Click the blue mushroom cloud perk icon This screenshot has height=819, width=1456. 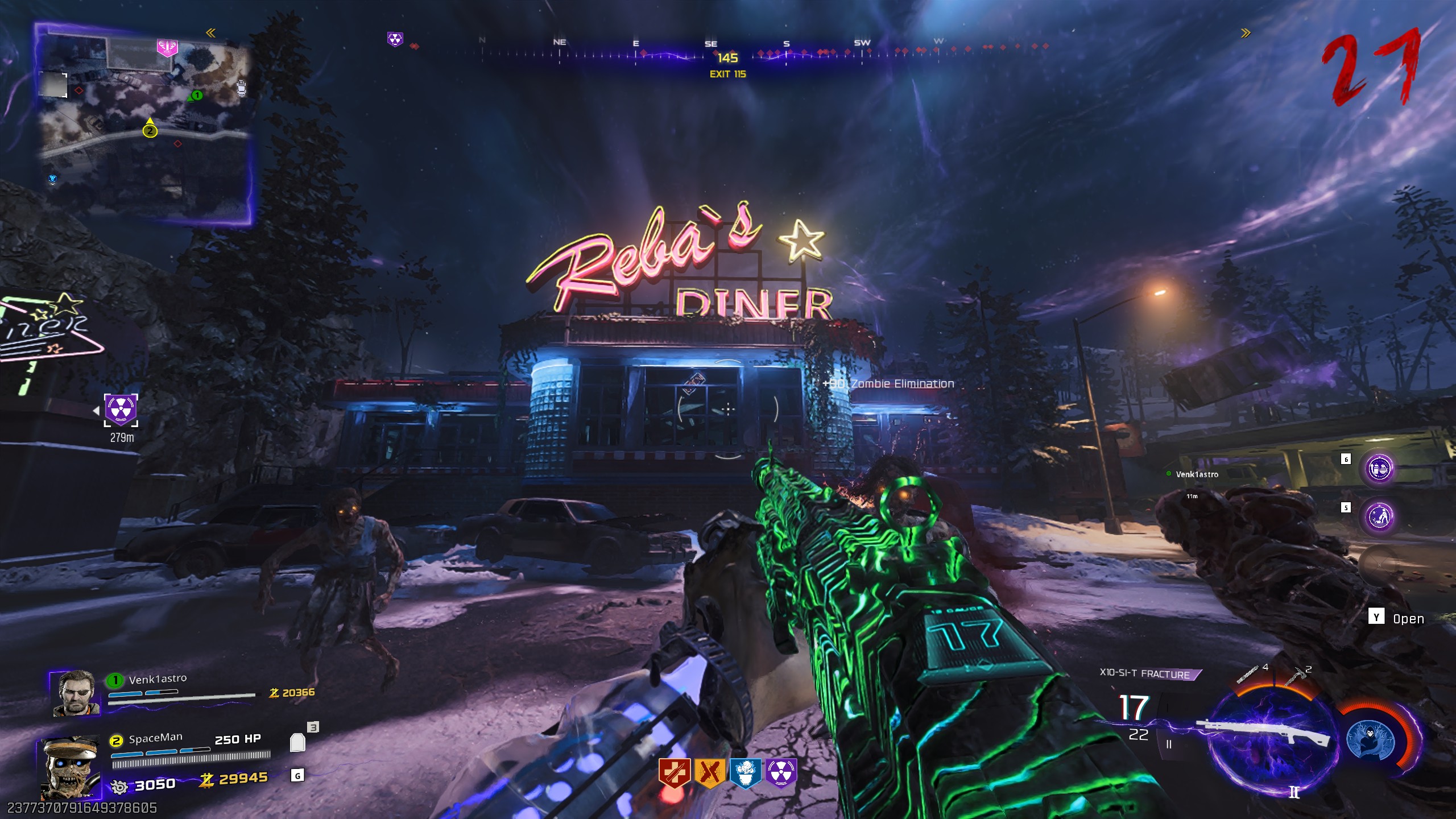pyautogui.click(x=745, y=773)
